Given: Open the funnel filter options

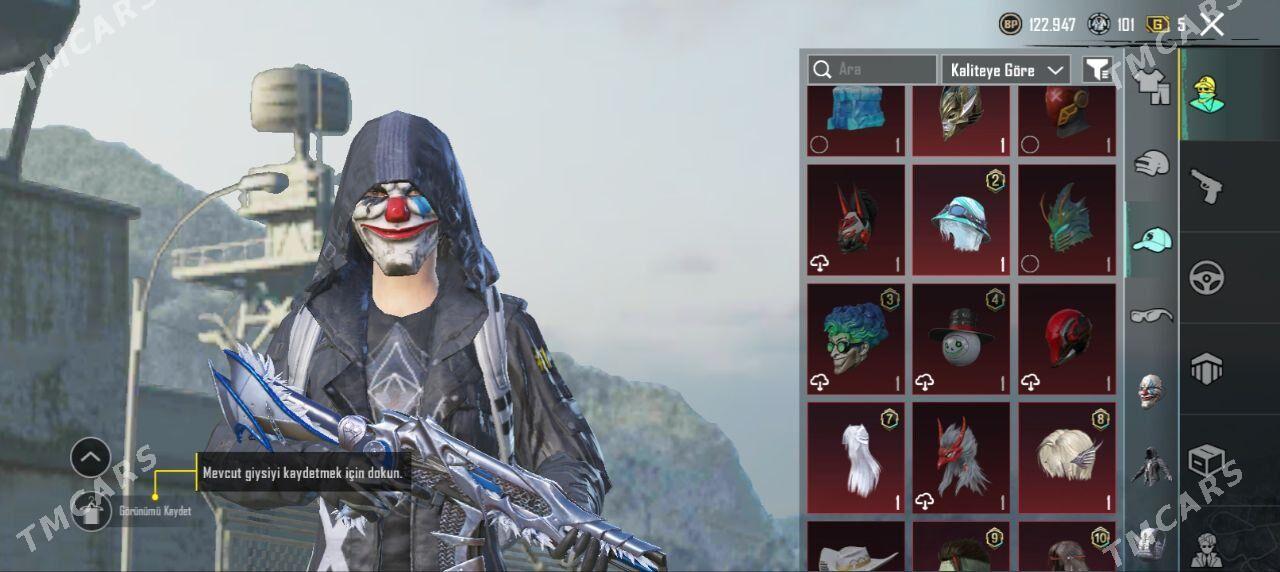Looking at the screenshot, I should pos(1097,70).
